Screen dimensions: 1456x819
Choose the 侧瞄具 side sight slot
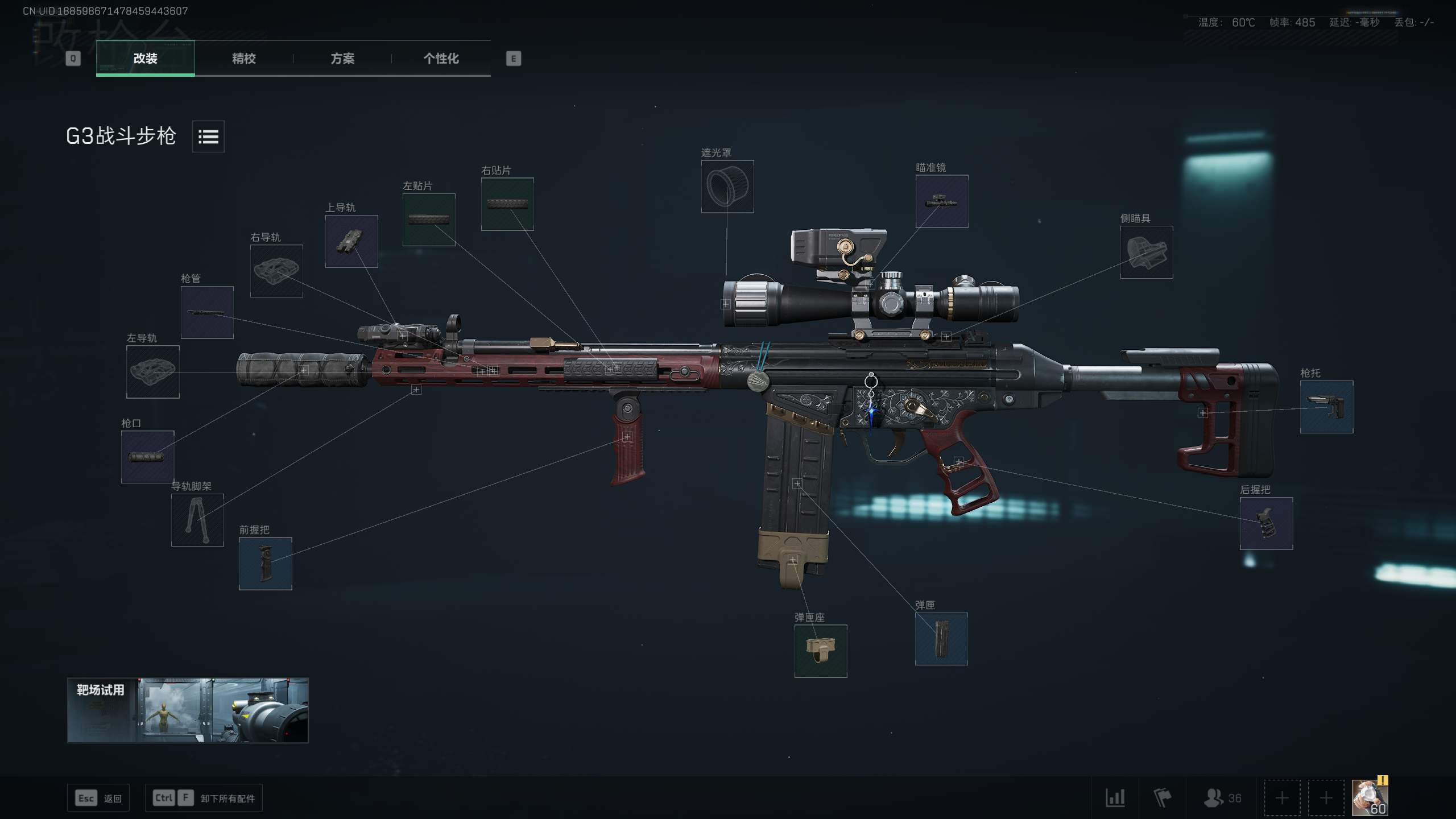(x=1146, y=253)
